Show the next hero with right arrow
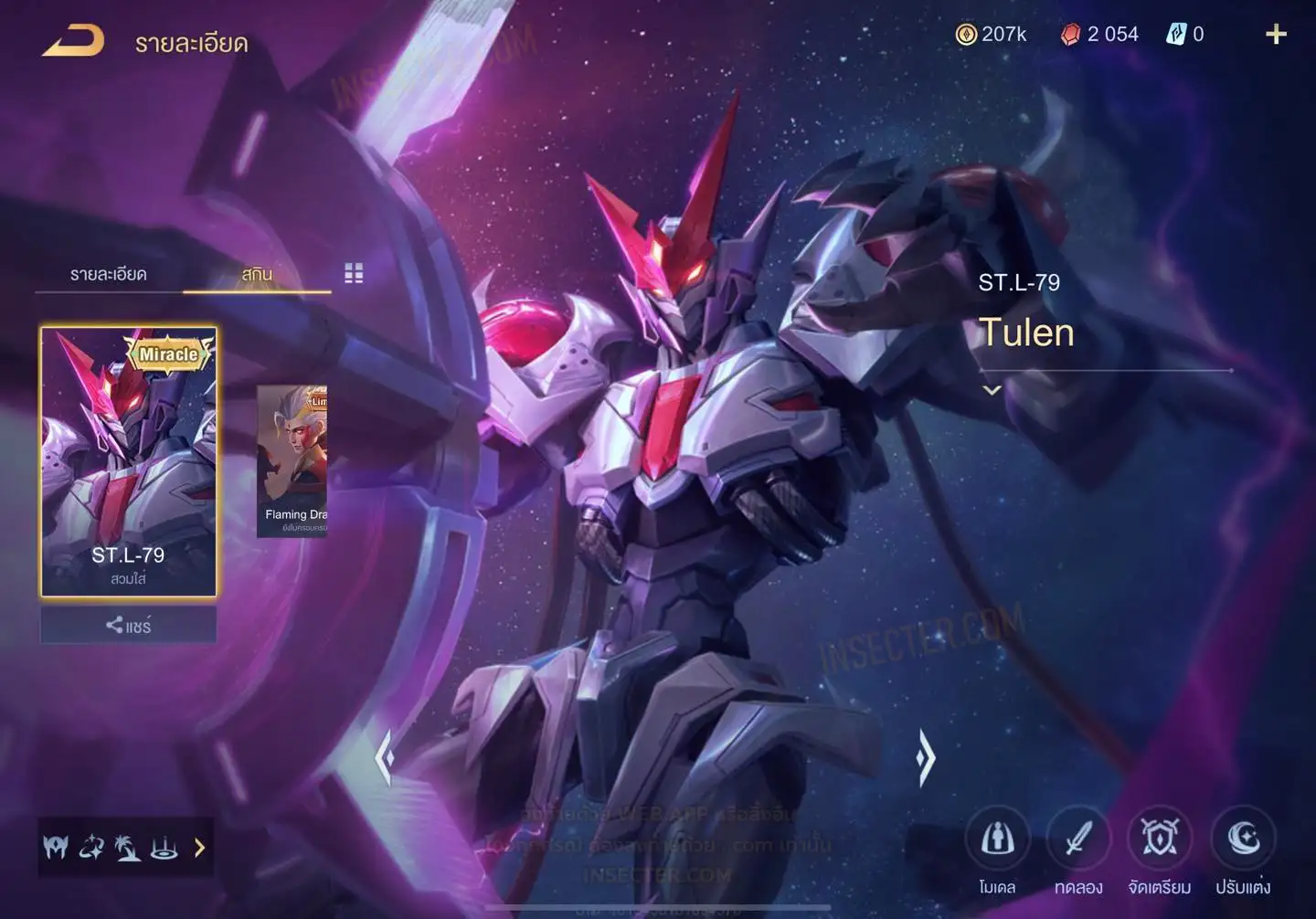The width and height of the screenshot is (1316, 919). click(x=926, y=756)
